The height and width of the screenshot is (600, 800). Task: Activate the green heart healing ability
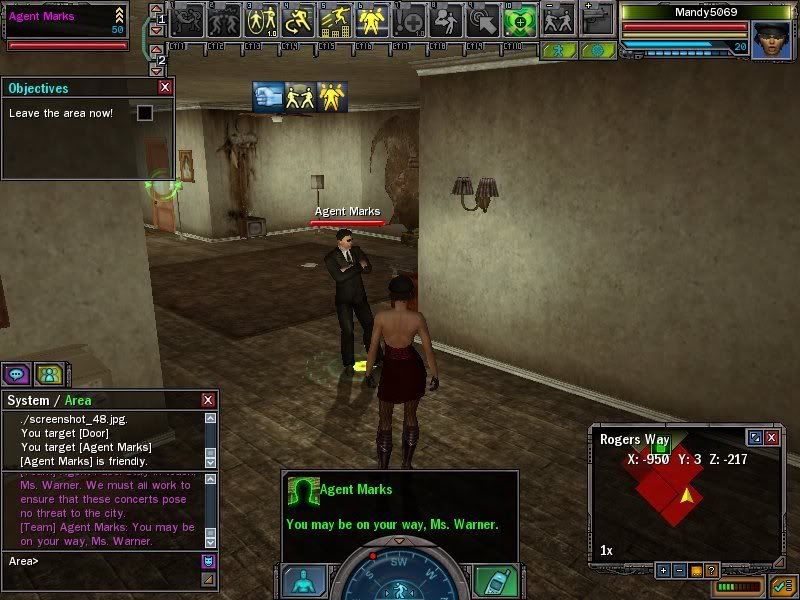click(519, 18)
